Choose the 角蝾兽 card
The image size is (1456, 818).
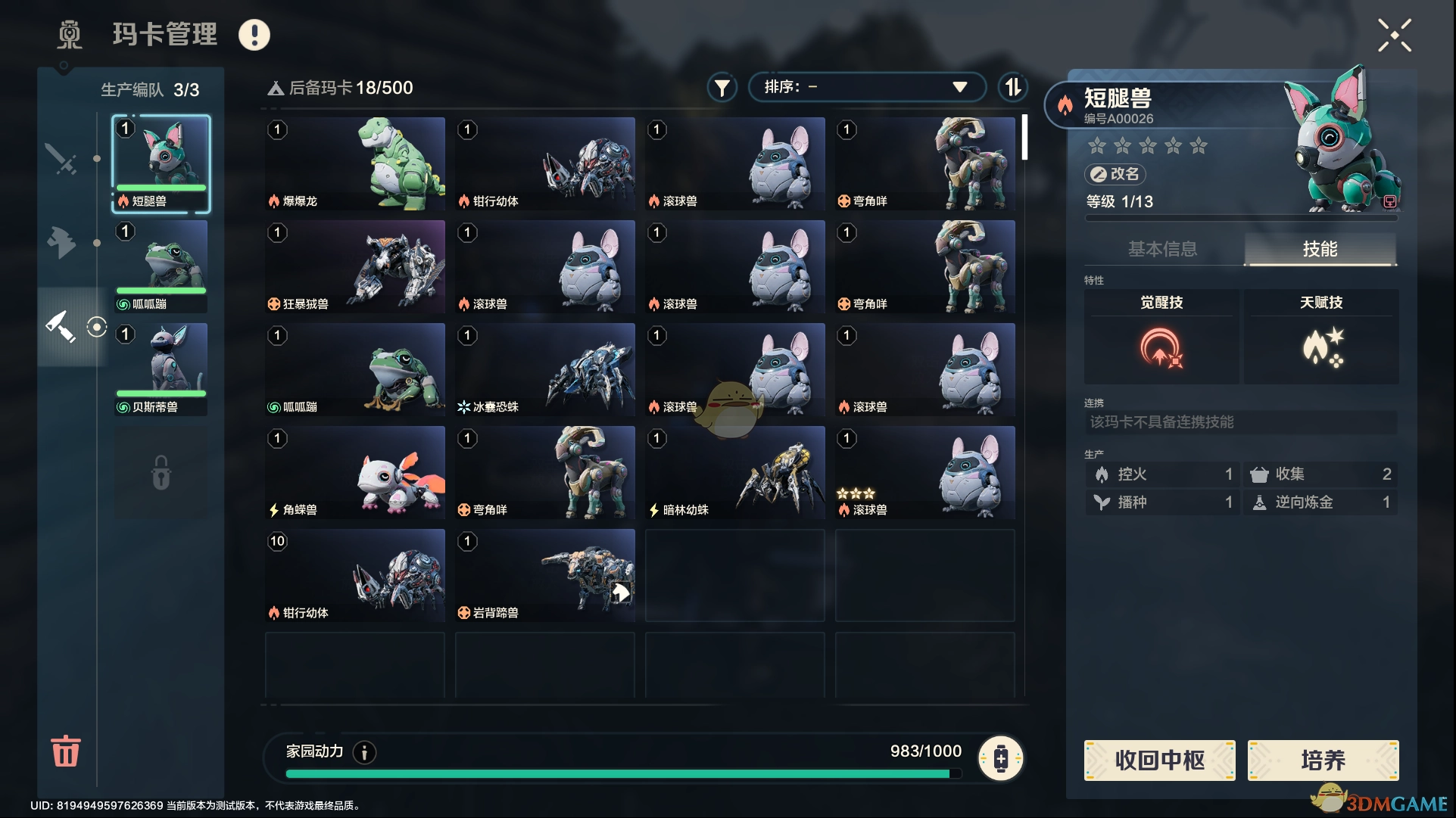tap(355, 472)
